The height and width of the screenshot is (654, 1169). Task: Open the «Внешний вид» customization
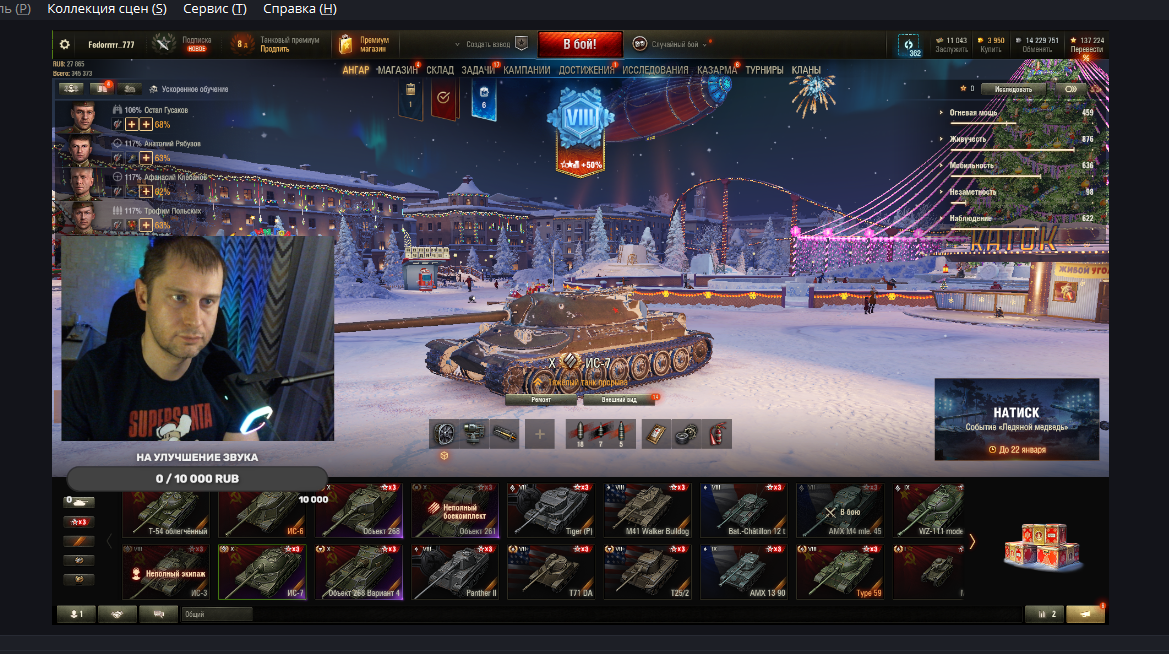[618, 399]
